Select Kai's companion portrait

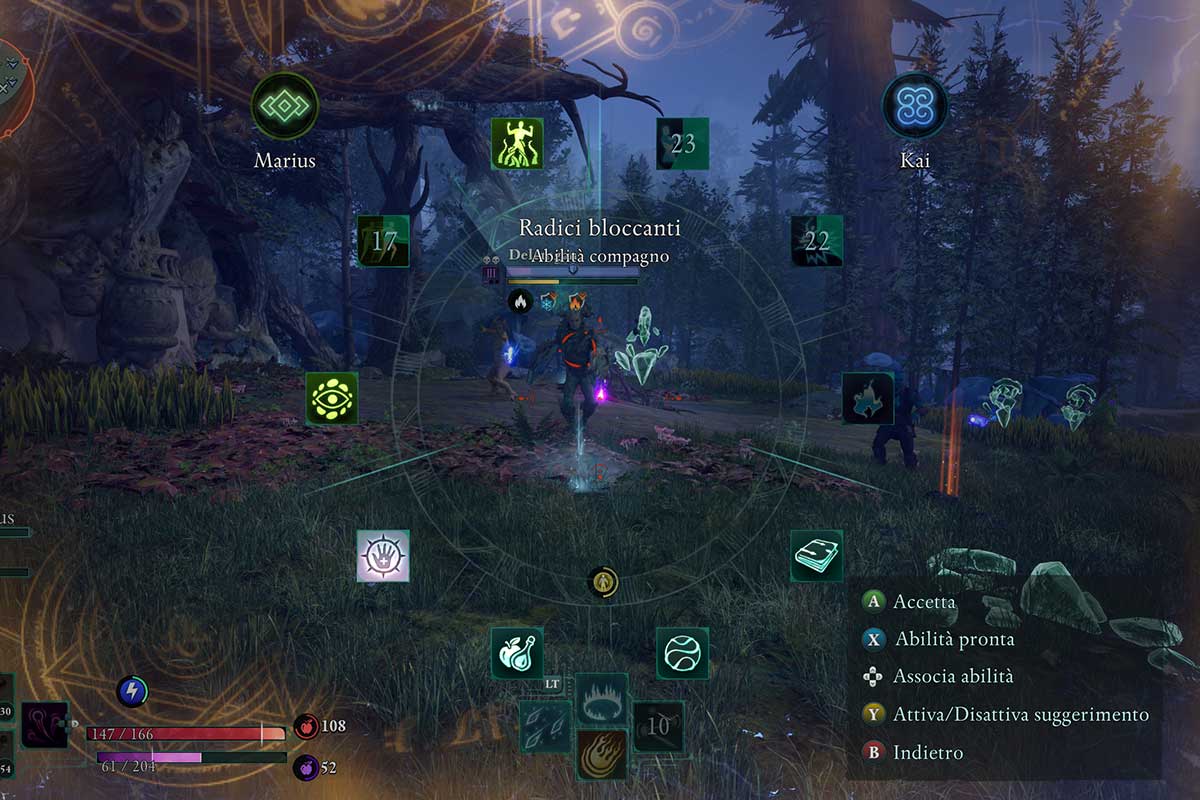[x=915, y=105]
